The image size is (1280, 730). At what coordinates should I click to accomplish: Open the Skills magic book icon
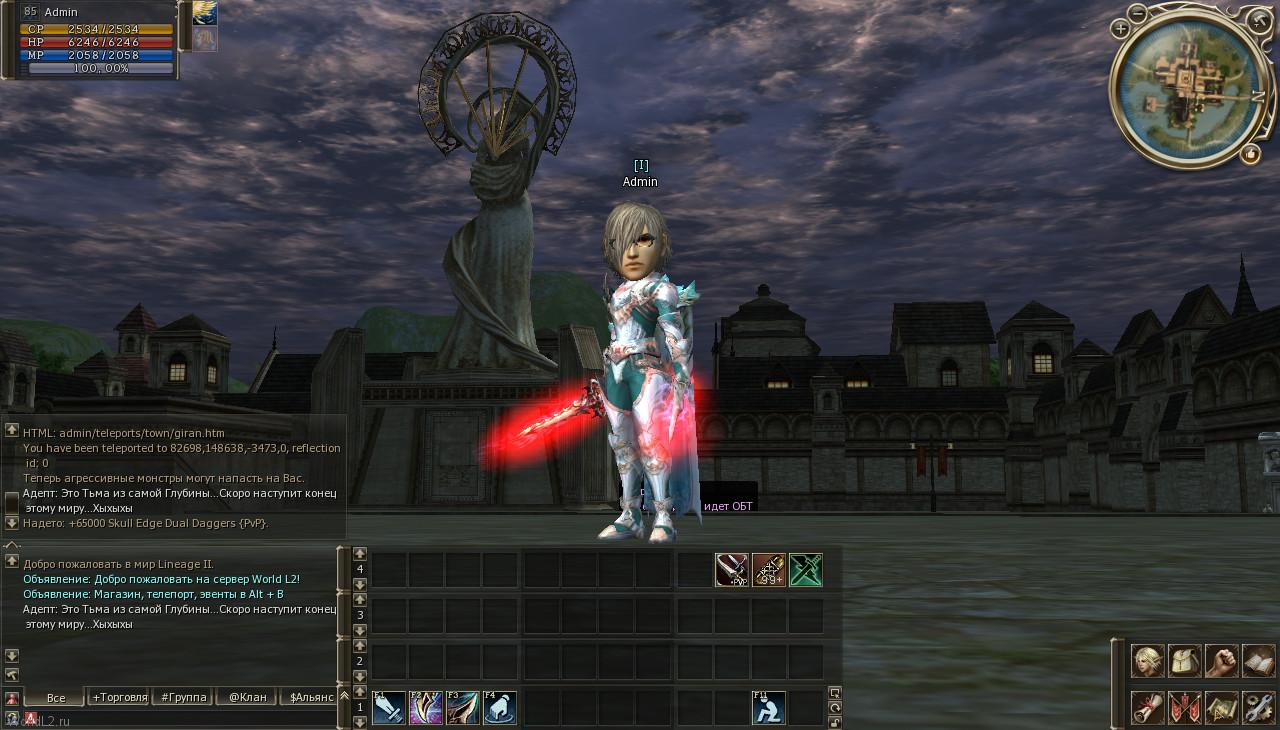click(x=1258, y=661)
